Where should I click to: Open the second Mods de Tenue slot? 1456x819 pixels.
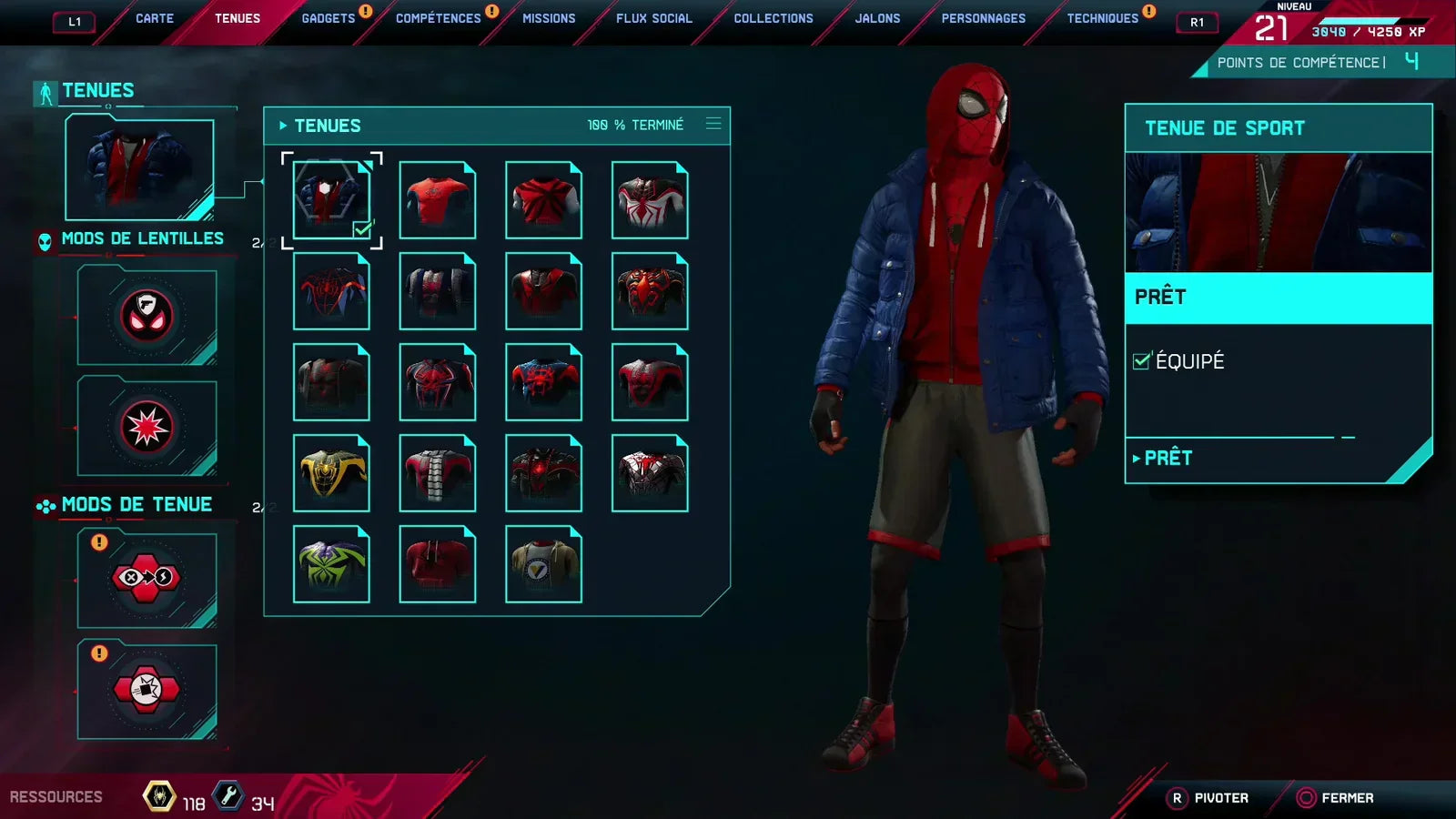146,690
